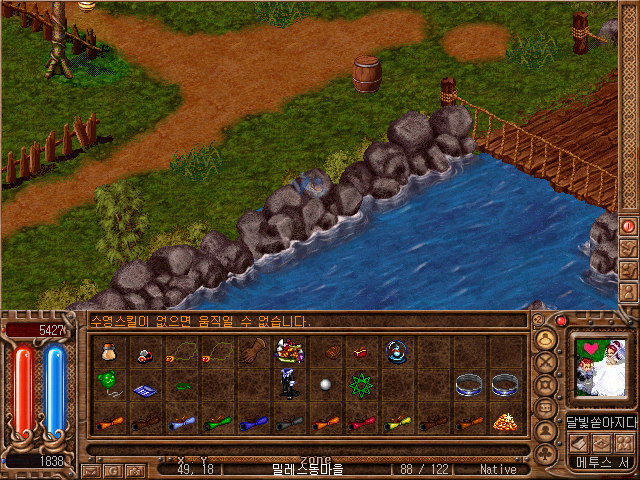Open the crossed swords panel button
This screenshot has height=480, width=640.
(546, 361)
